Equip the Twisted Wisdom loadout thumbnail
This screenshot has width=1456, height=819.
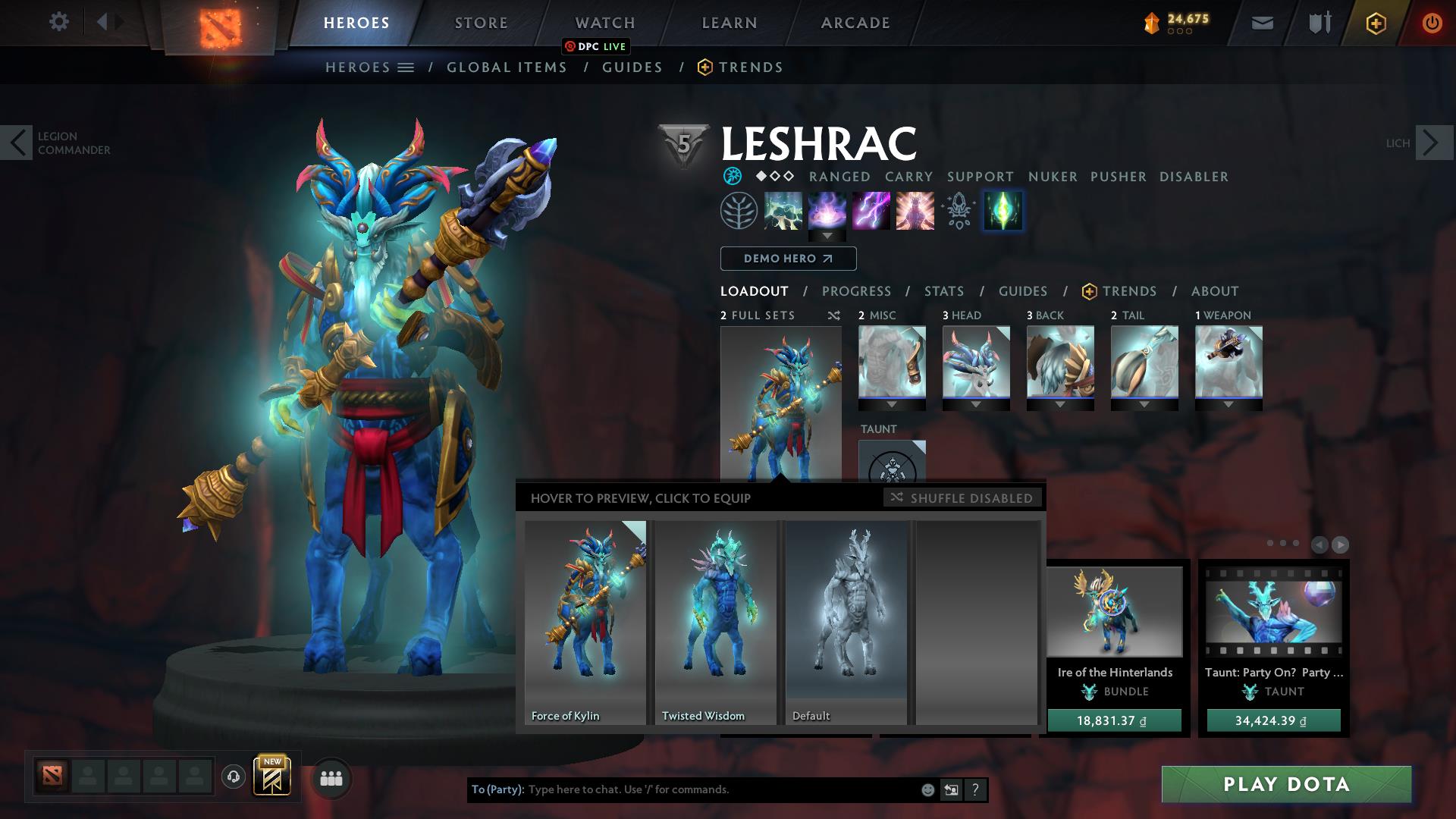click(715, 622)
